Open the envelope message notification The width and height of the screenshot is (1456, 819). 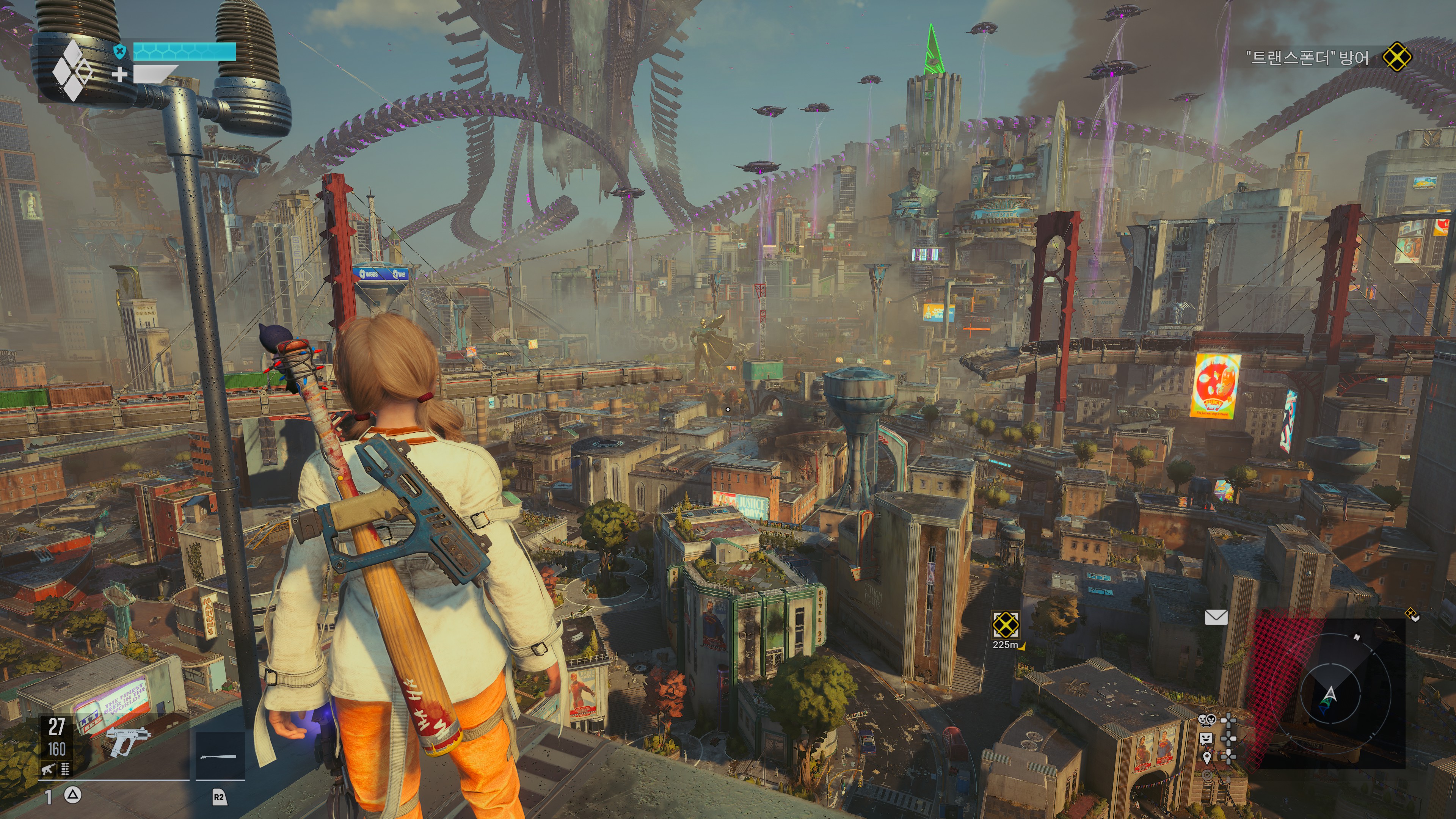pyautogui.click(x=1216, y=617)
